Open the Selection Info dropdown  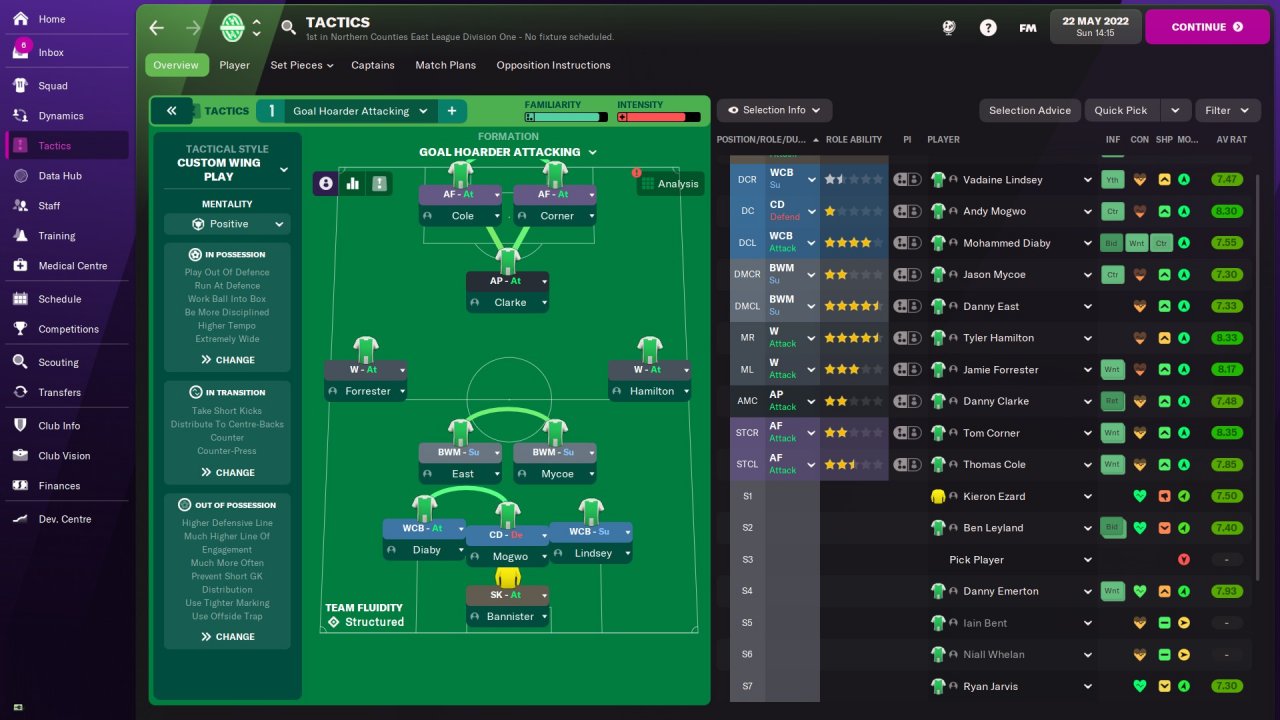coord(774,110)
